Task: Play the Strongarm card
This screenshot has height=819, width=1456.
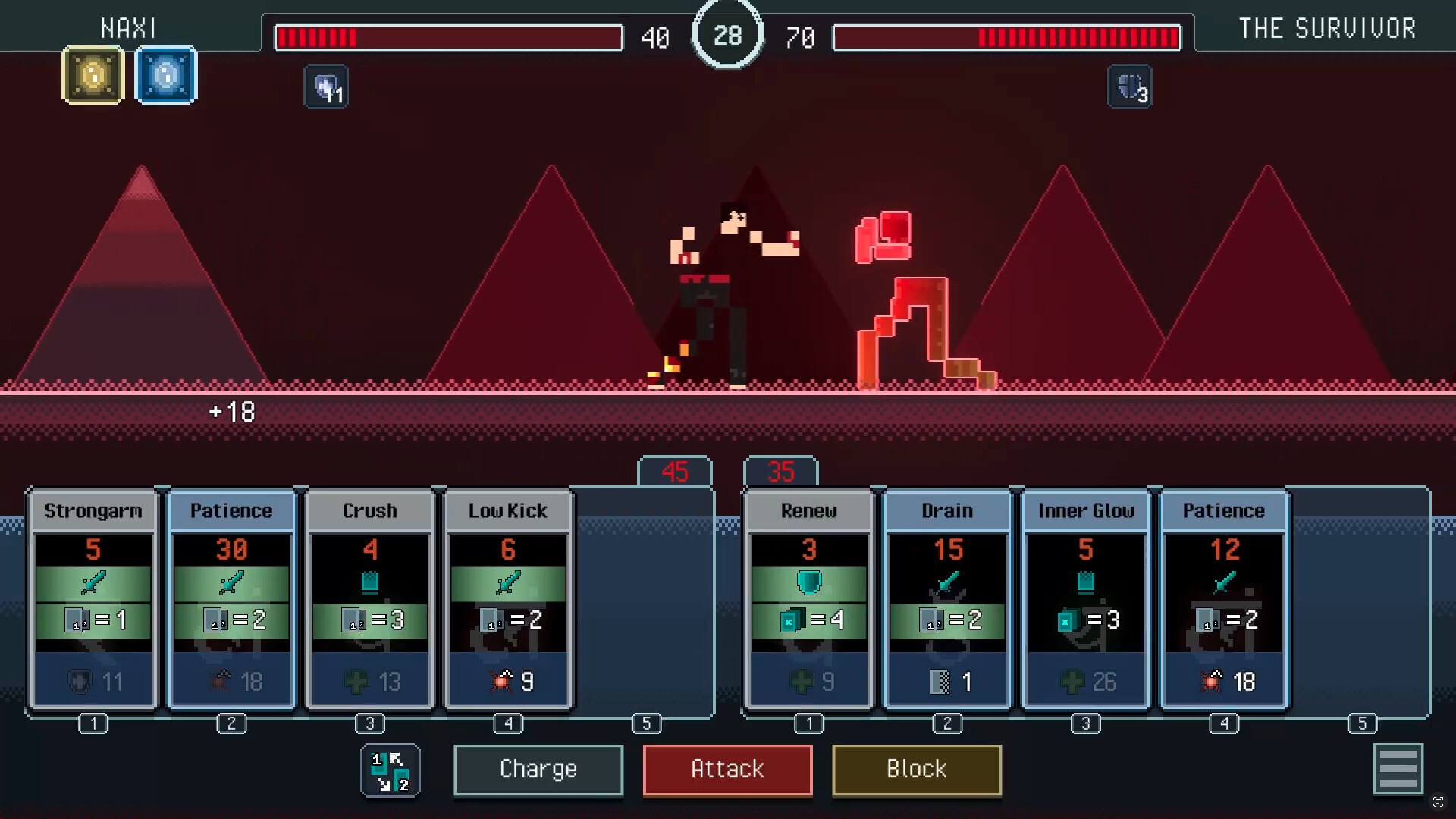Action: (x=93, y=599)
